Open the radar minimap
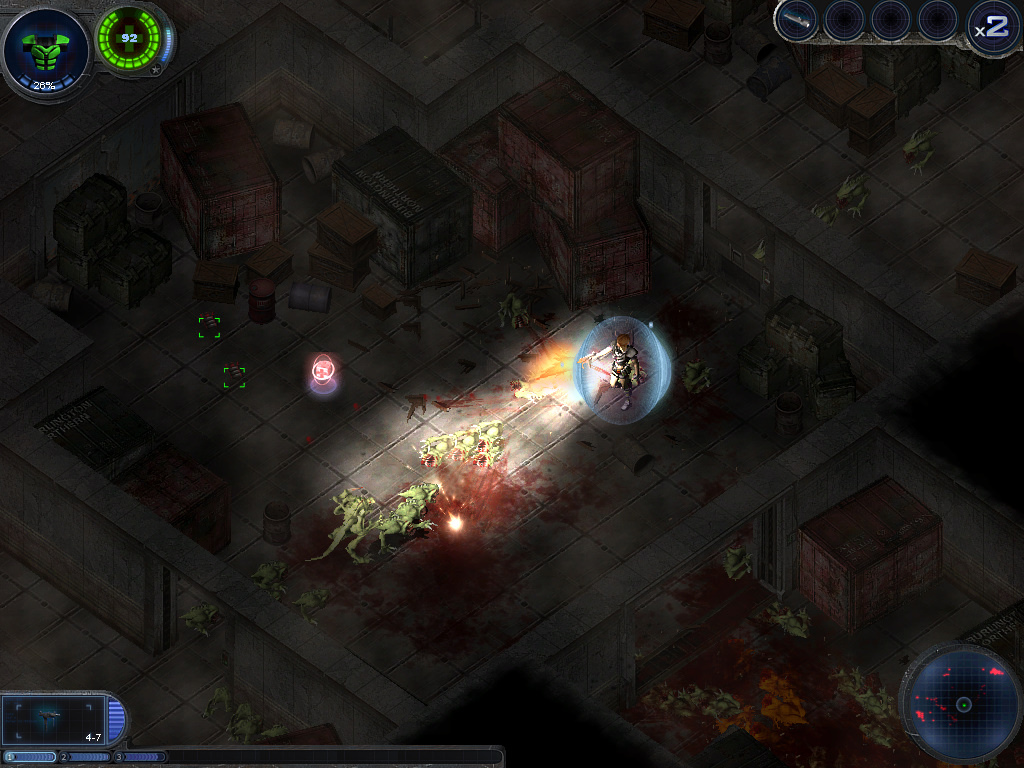The height and width of the screenshot is (768, 1024). click(x=963, y=704)
